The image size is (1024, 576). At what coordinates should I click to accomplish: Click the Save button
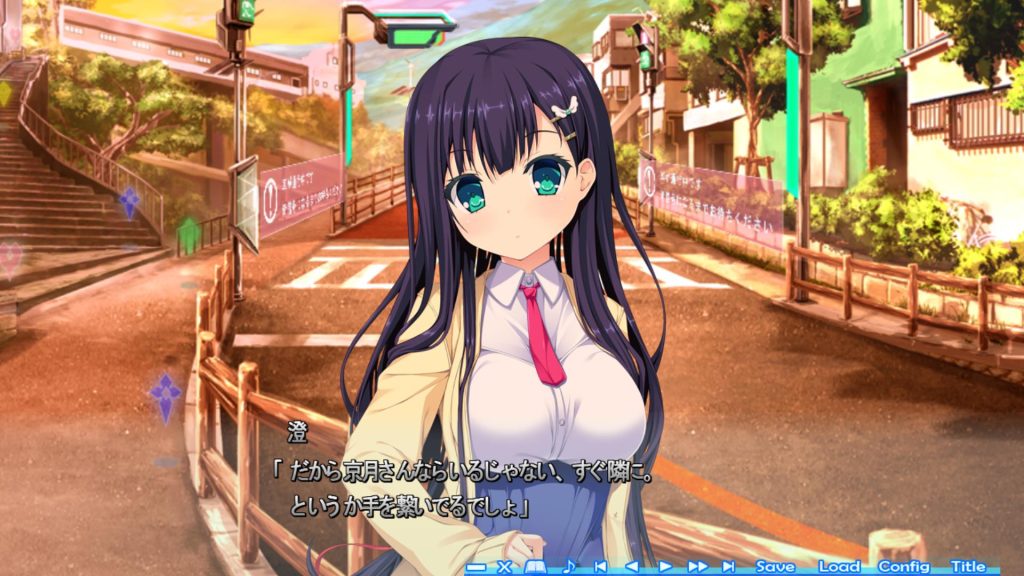click(x=775, y=566)
